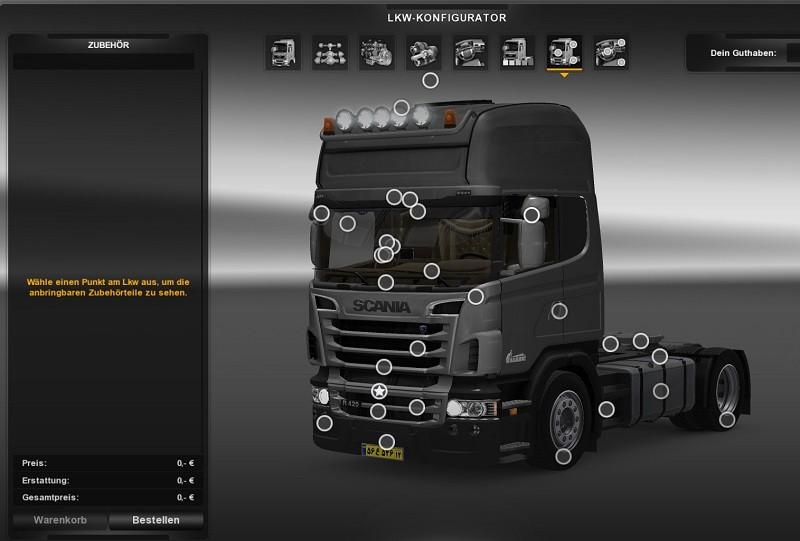
Task: Switch to the truck cabin tab
Action: [x=282, y=52]
